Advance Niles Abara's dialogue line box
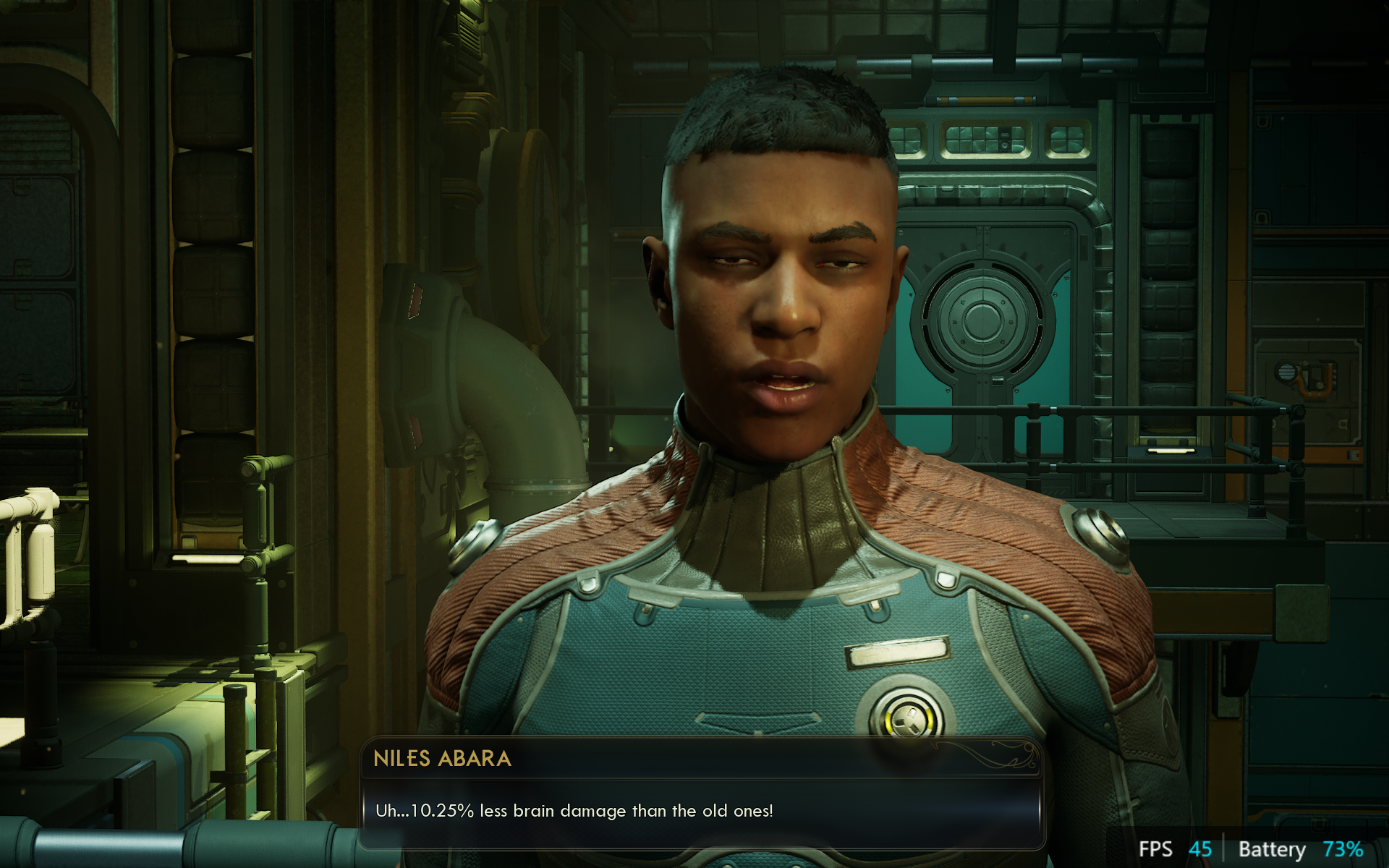Screen dimensions: 1389x868 tap(700, 811)
